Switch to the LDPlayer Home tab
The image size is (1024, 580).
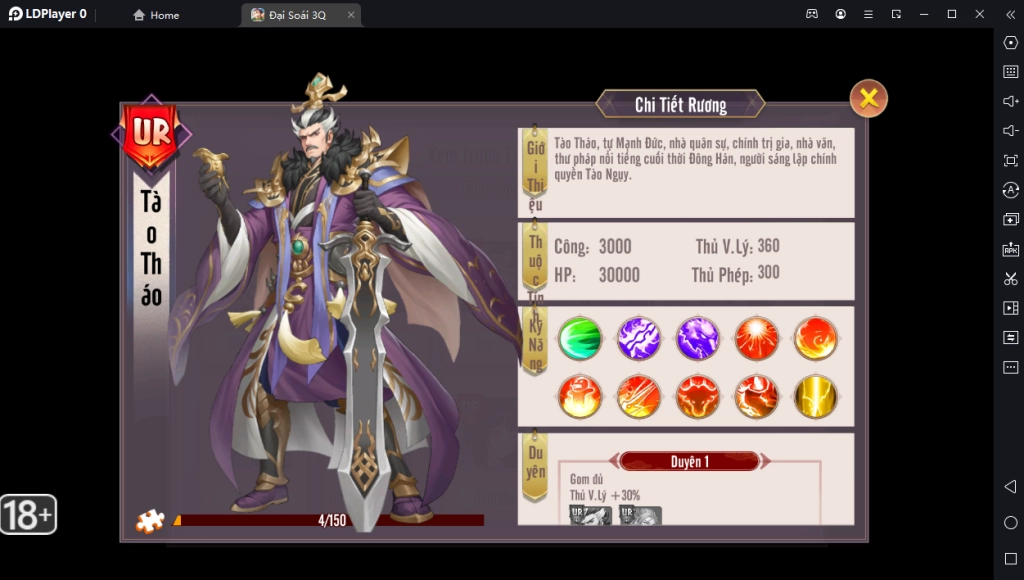[156, 15]
